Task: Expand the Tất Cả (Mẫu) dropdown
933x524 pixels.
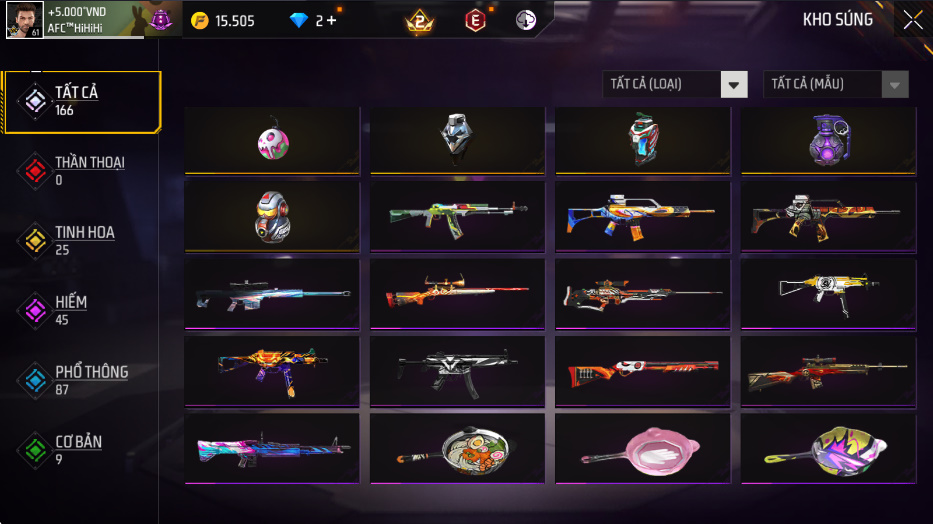Action: pos(835,85)
